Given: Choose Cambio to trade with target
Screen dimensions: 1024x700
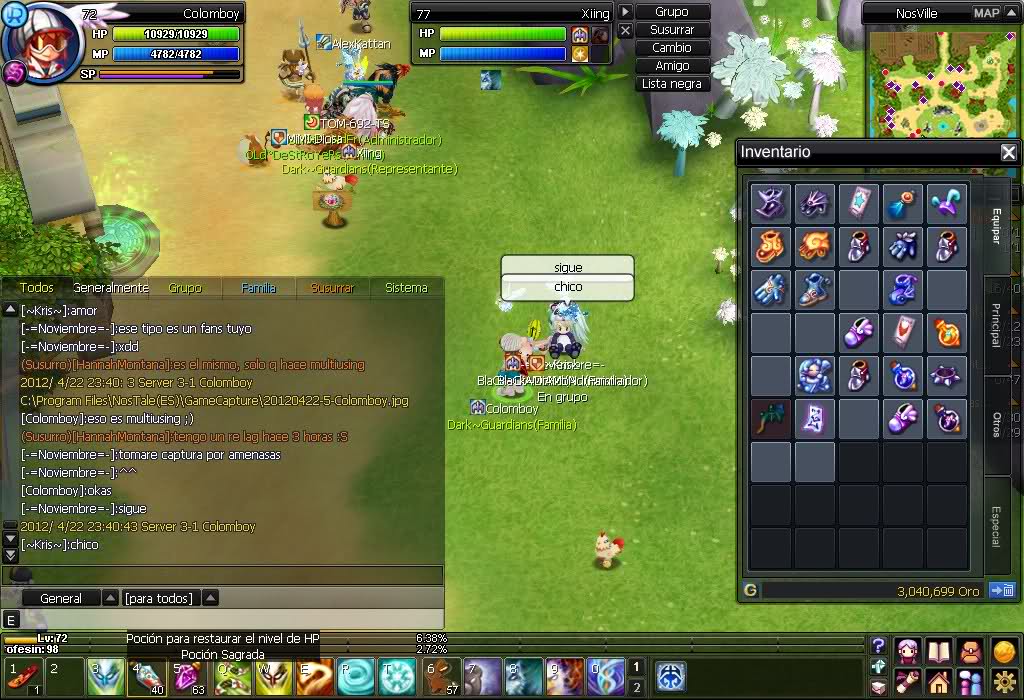Looking at the screenshot, I should coord(672,48).
